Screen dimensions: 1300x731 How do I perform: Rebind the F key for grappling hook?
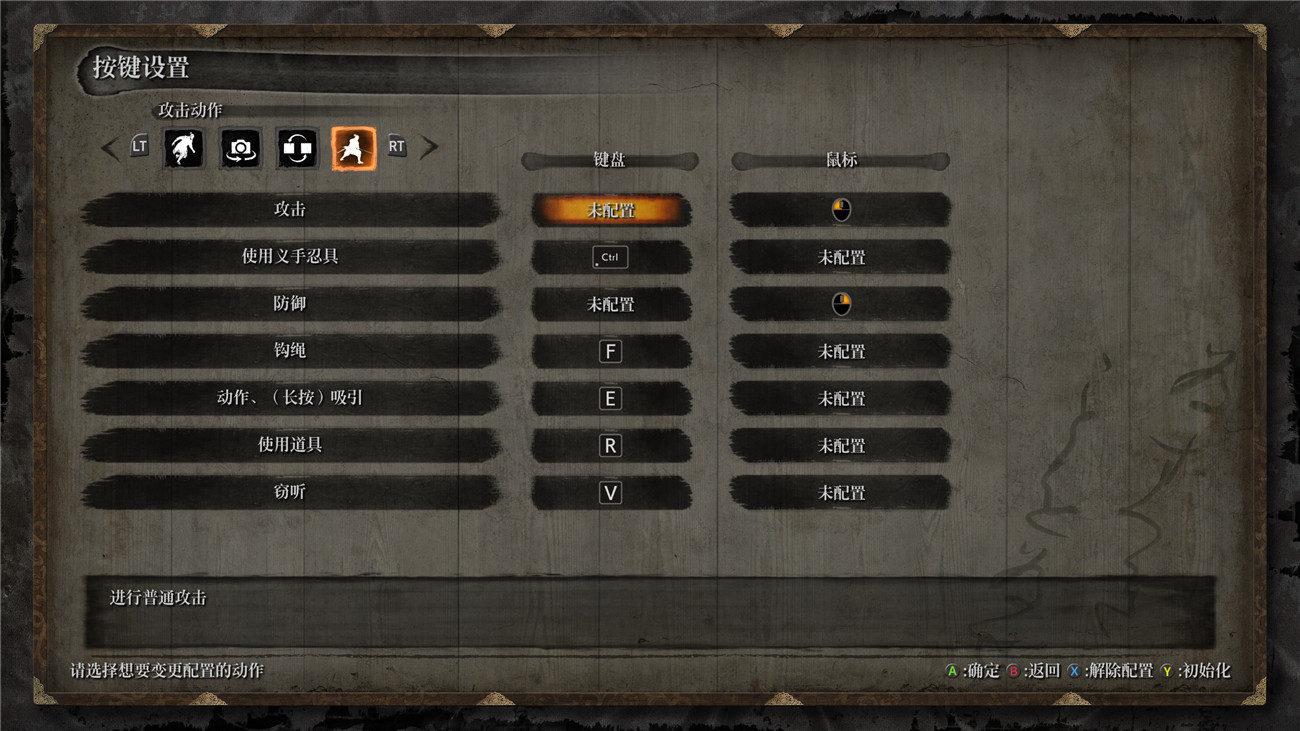pyautogui.click(x=610, y=351)
